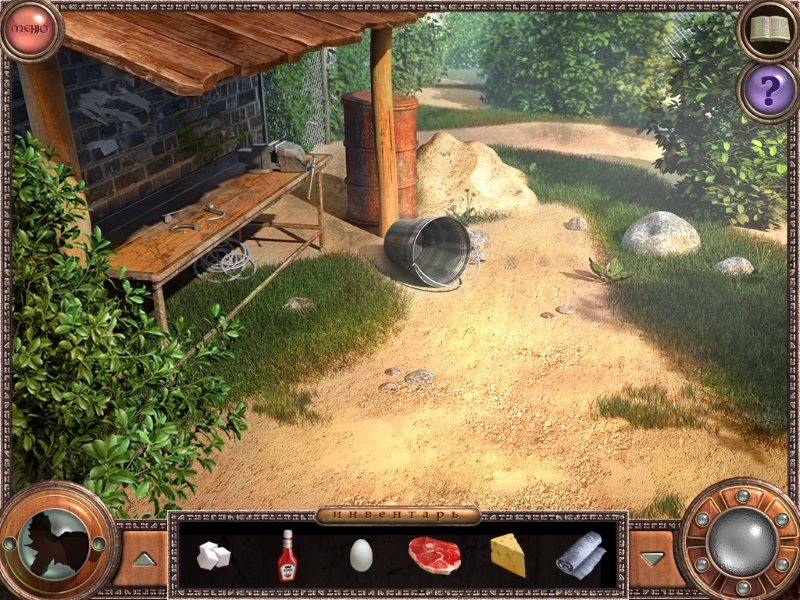Click the inventory up arrow button
800x600 pixels.
click(x=144, y=558)
